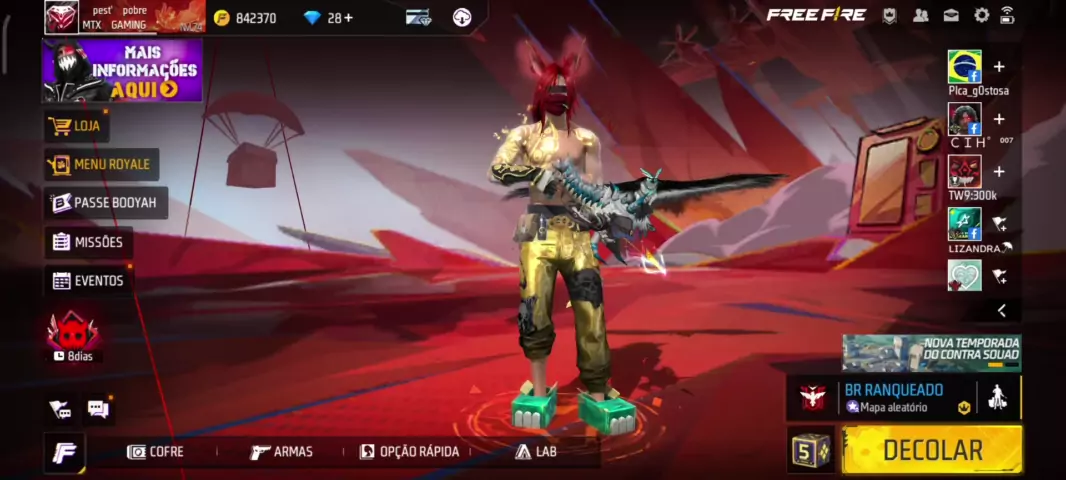Open the LAB section
The height and width of the screenshot is (480, 1066).
tap(536, 452)
